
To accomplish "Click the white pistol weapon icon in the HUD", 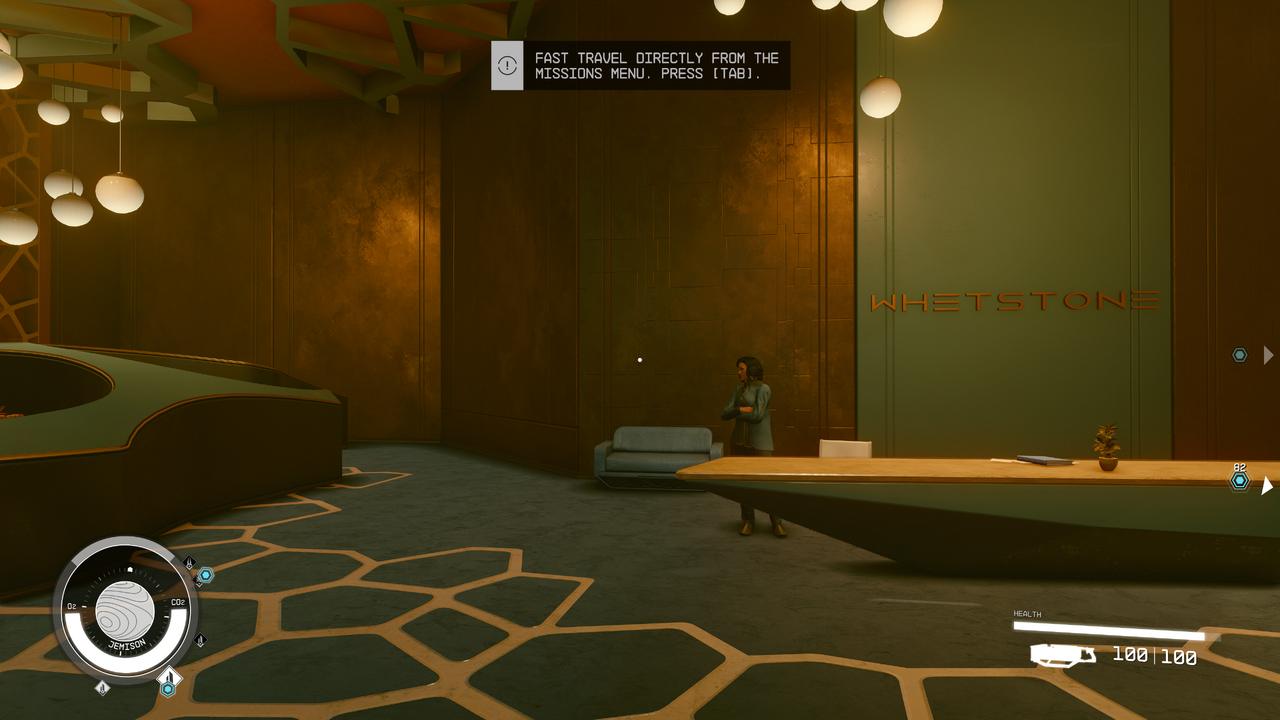I will pos(1063,655).
